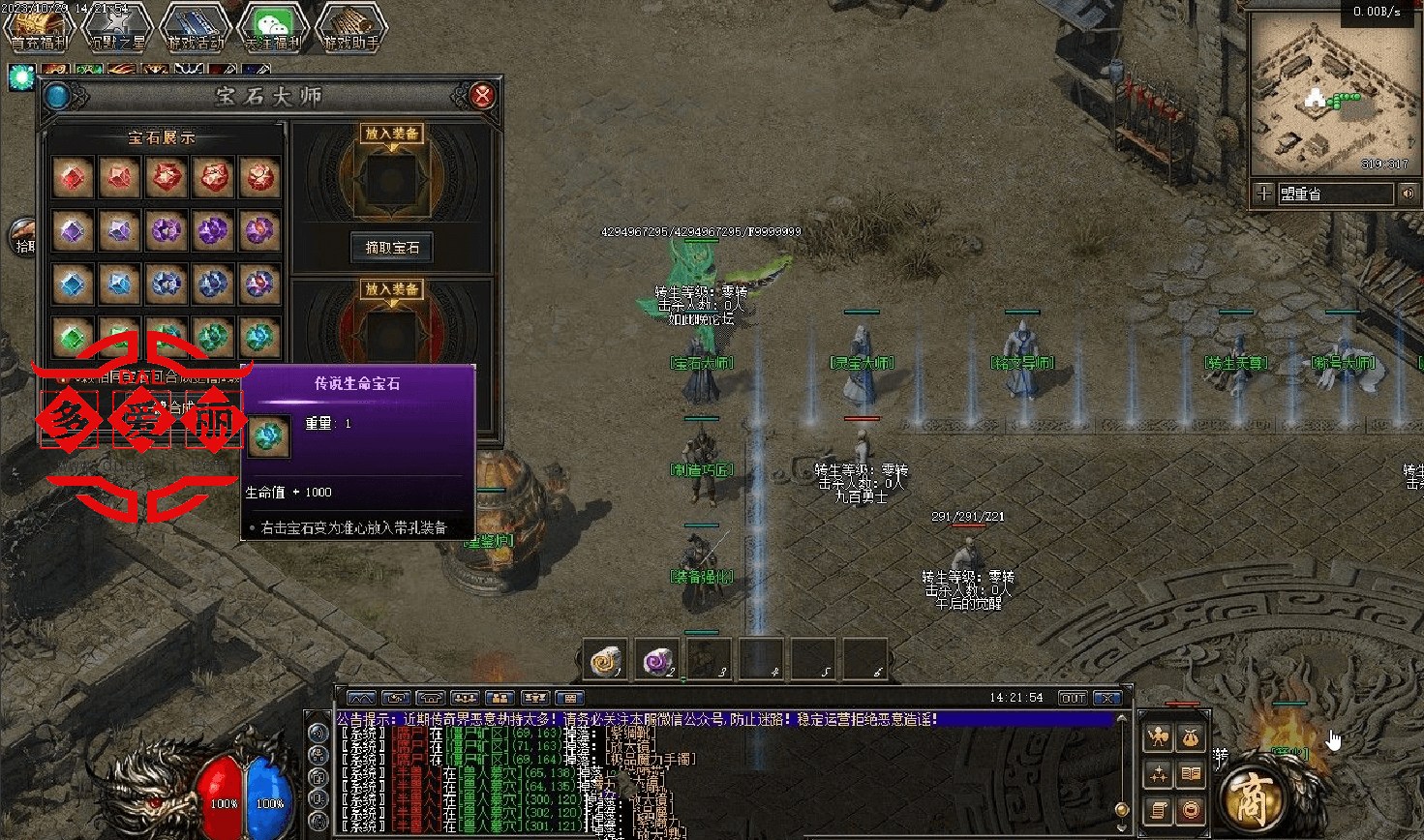The height and width of the screenshot is (840, 1424).
Task: Use the yellow scroll in hotbar slot 1
Action: 606,661
